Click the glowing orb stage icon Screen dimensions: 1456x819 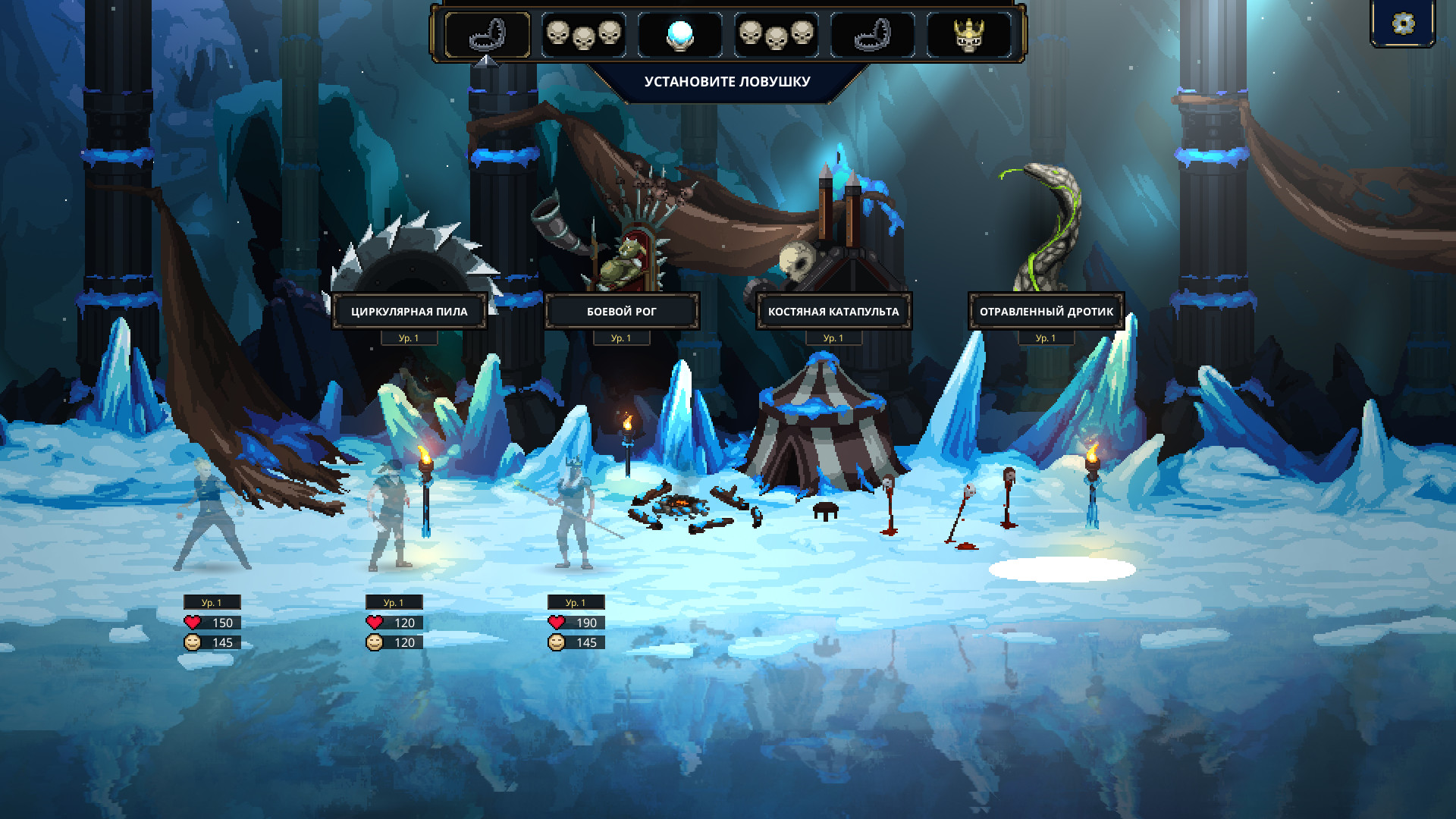(679, 35)
